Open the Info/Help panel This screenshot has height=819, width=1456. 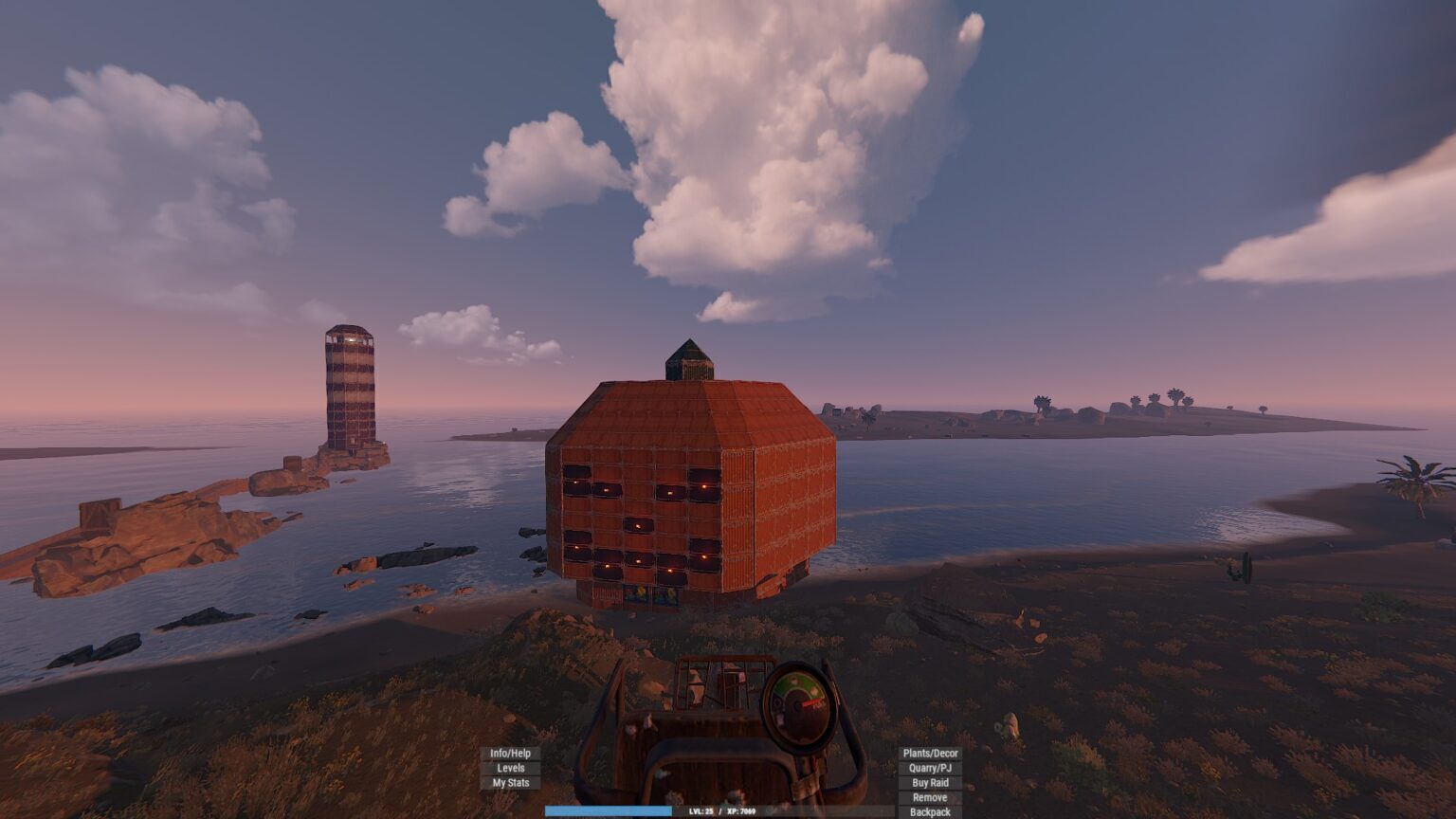510,754
